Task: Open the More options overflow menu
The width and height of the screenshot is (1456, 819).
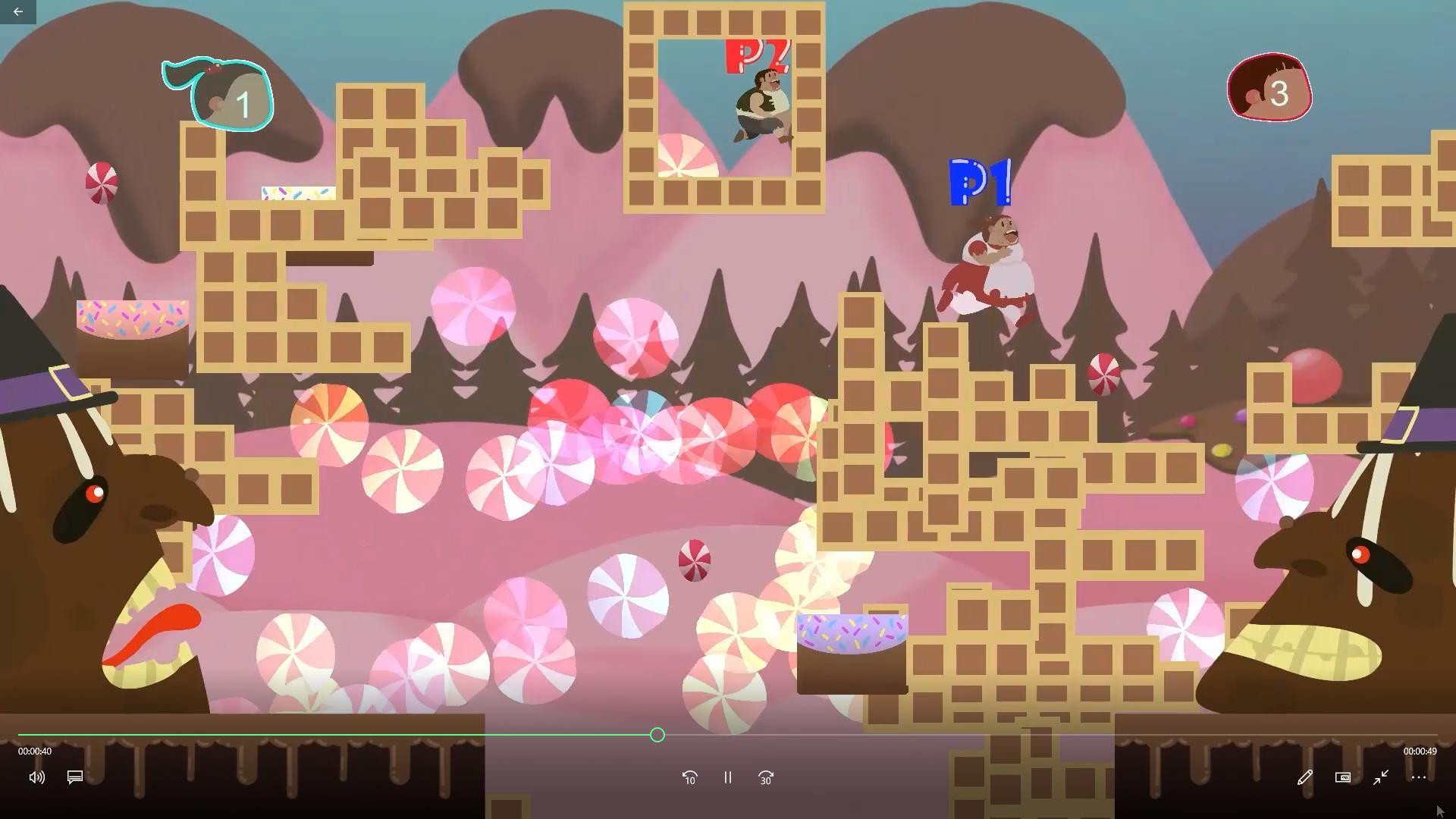Action: pyautogui.click(x=1419, y=777)
